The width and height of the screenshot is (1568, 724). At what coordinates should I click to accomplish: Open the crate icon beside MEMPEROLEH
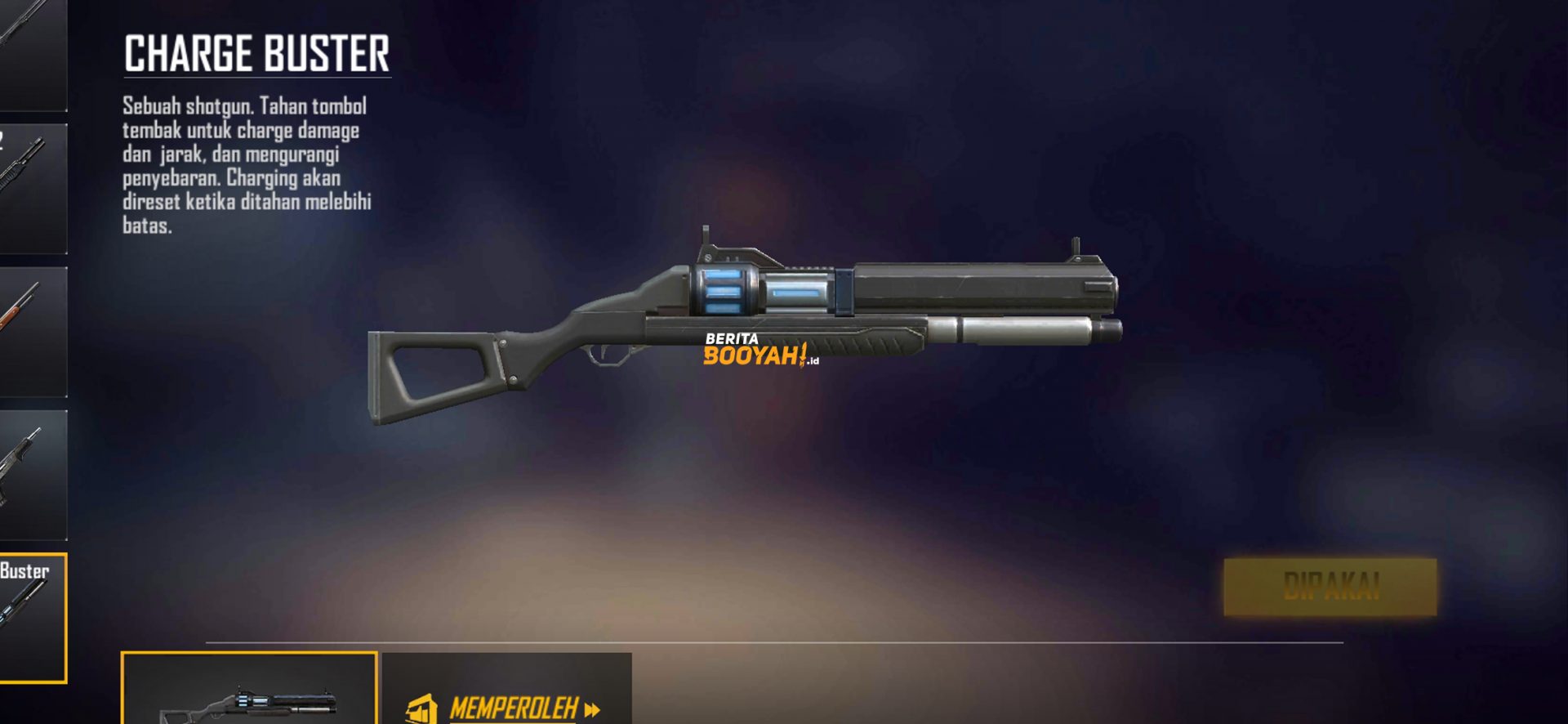(424, 708)
